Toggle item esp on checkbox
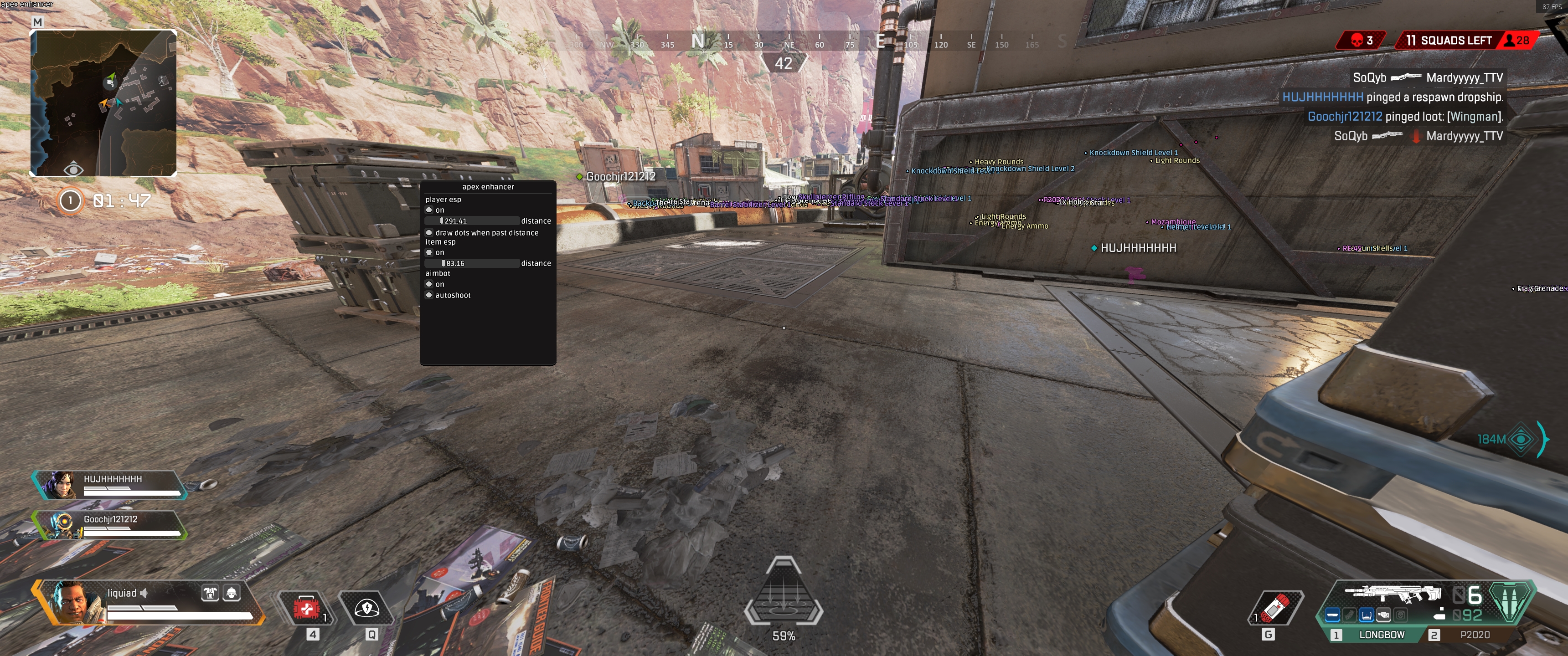Screen dimensions: 1568x656 (x=429, y=252)
